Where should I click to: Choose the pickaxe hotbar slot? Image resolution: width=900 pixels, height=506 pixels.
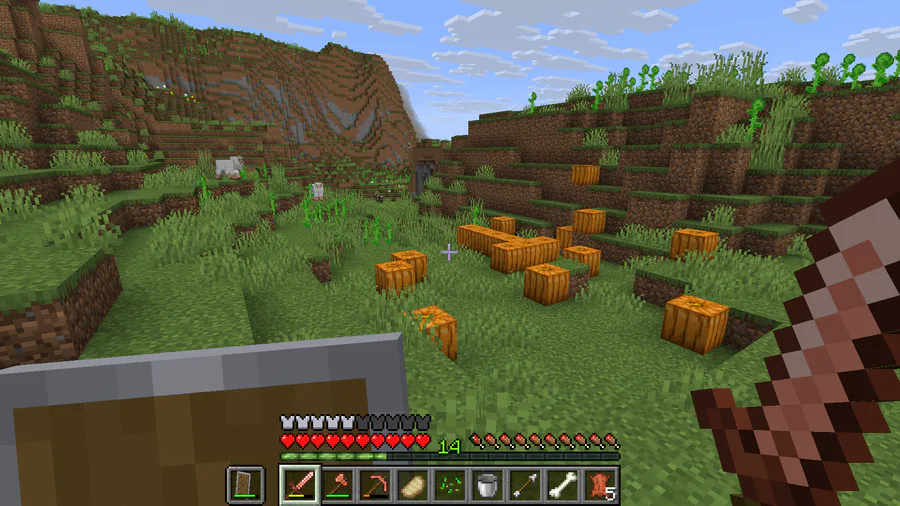pos(374,485)
